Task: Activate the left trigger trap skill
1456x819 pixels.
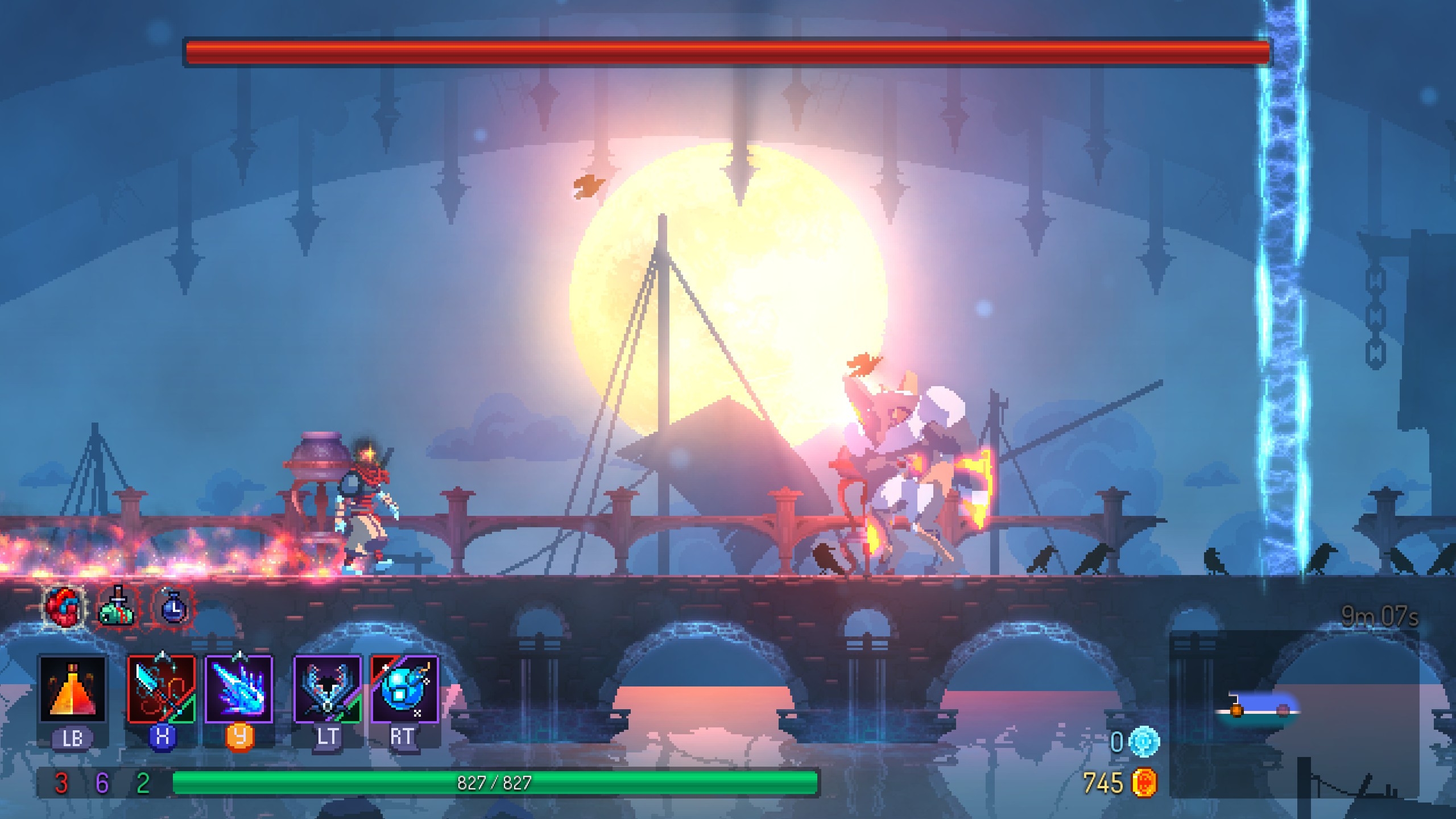Action: pos(327,689)
